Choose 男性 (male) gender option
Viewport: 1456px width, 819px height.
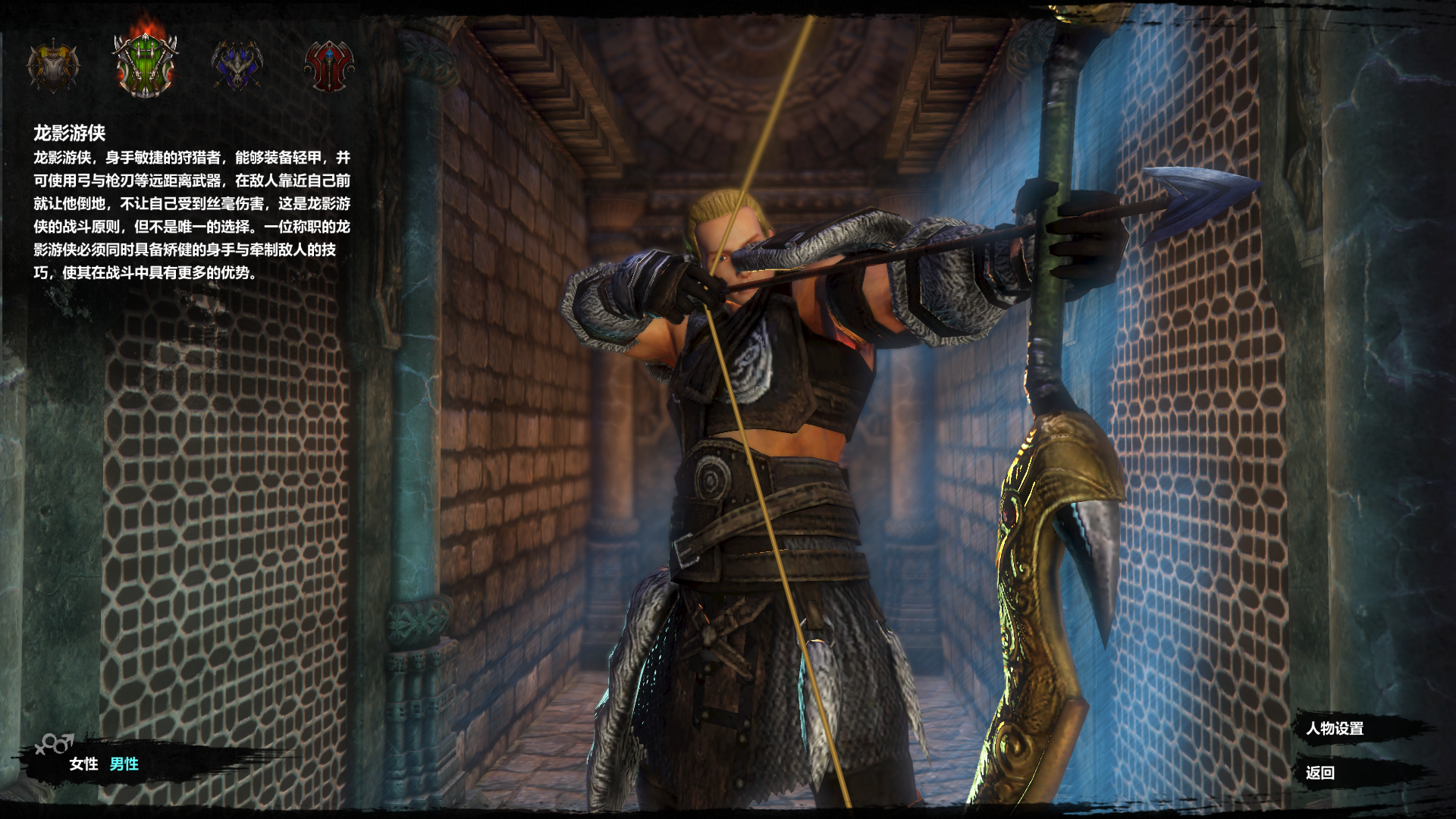(124, 764)
